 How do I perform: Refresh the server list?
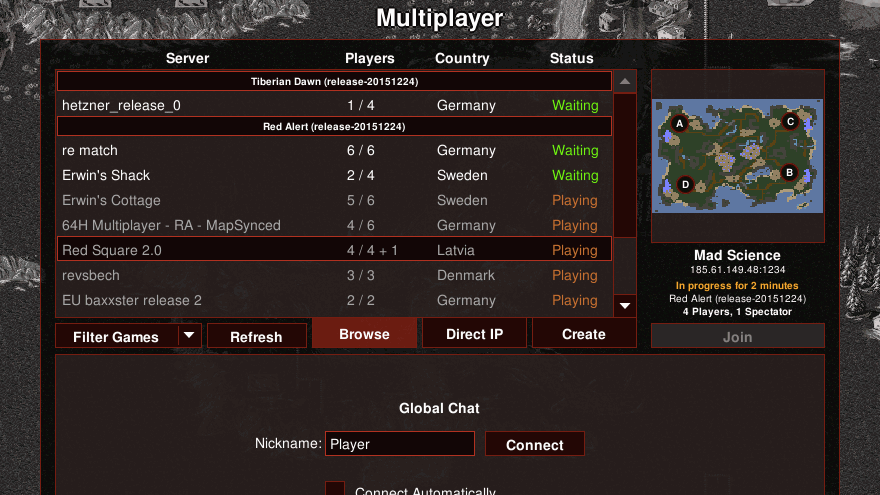(x=256, y=337)
